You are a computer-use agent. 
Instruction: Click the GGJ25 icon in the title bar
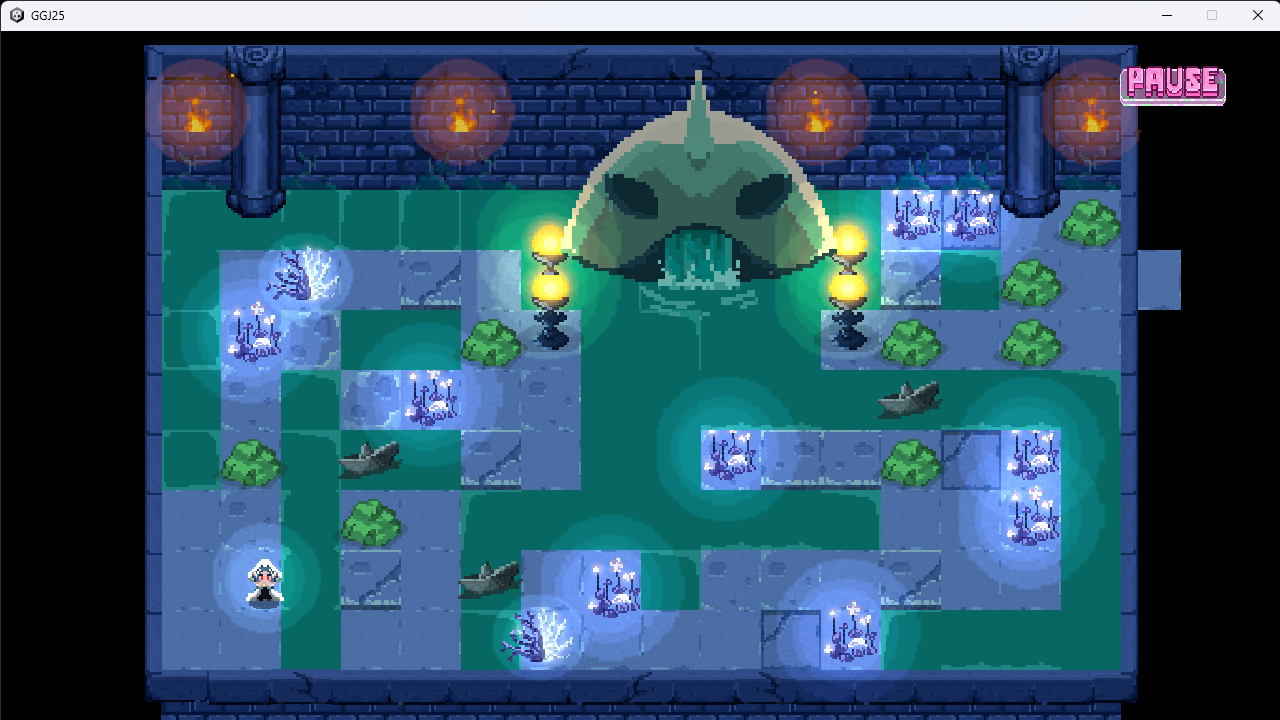(16, 15)
